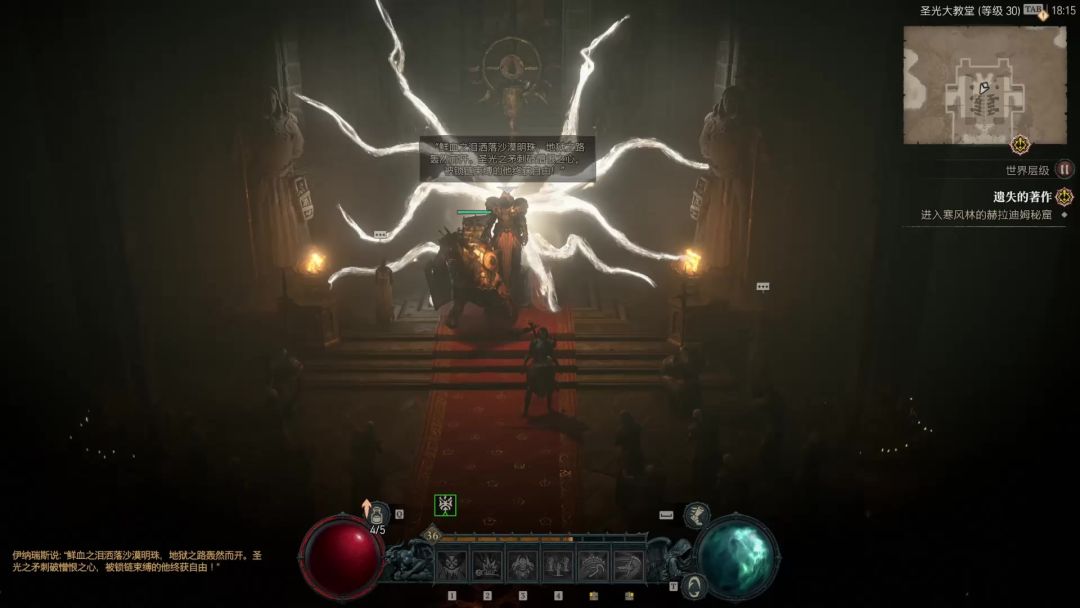
Task: Open the town portal ring icon
Action: (x=694, y=586)
